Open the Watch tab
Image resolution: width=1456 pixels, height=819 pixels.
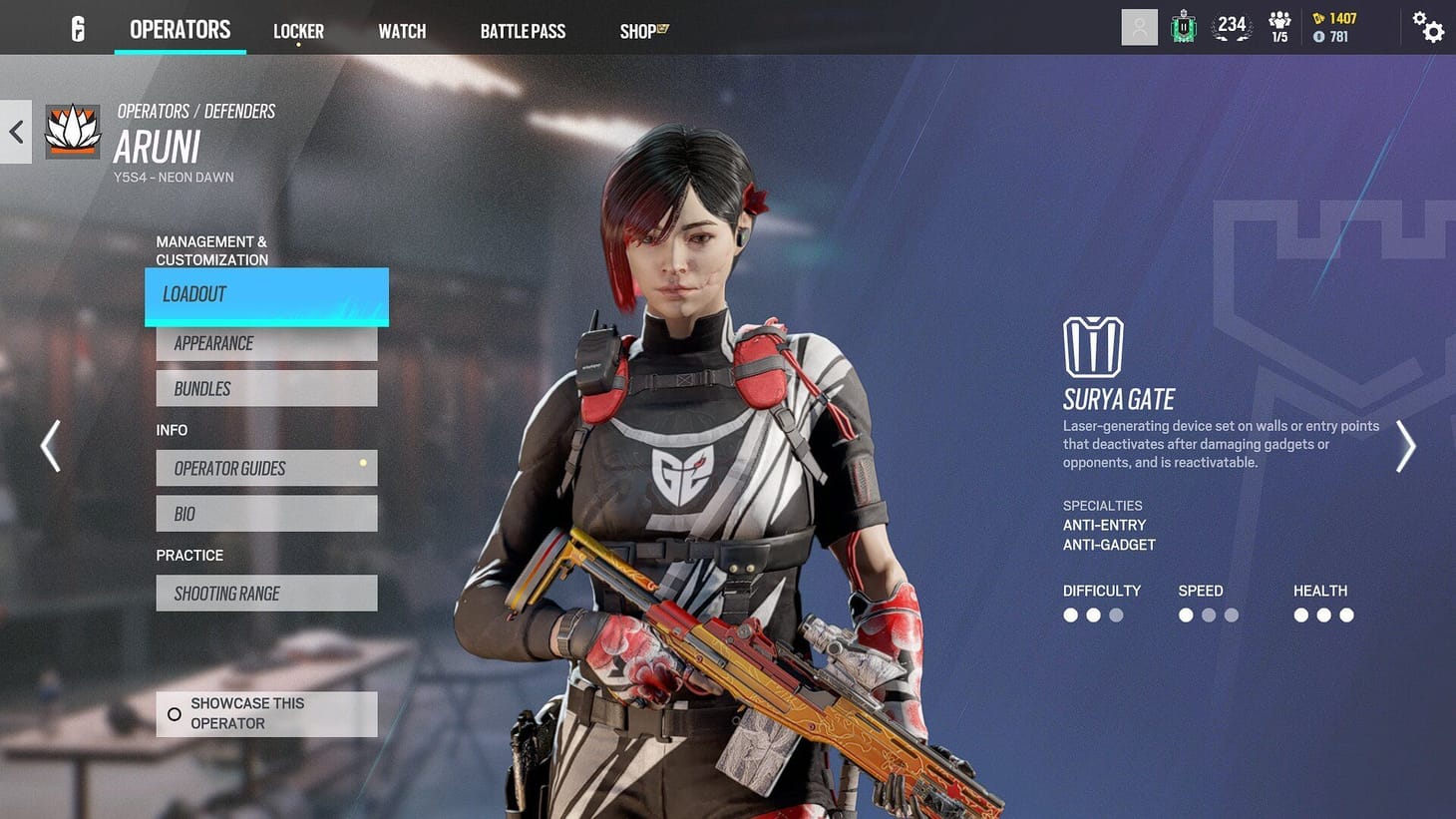(x=402, y=31)
